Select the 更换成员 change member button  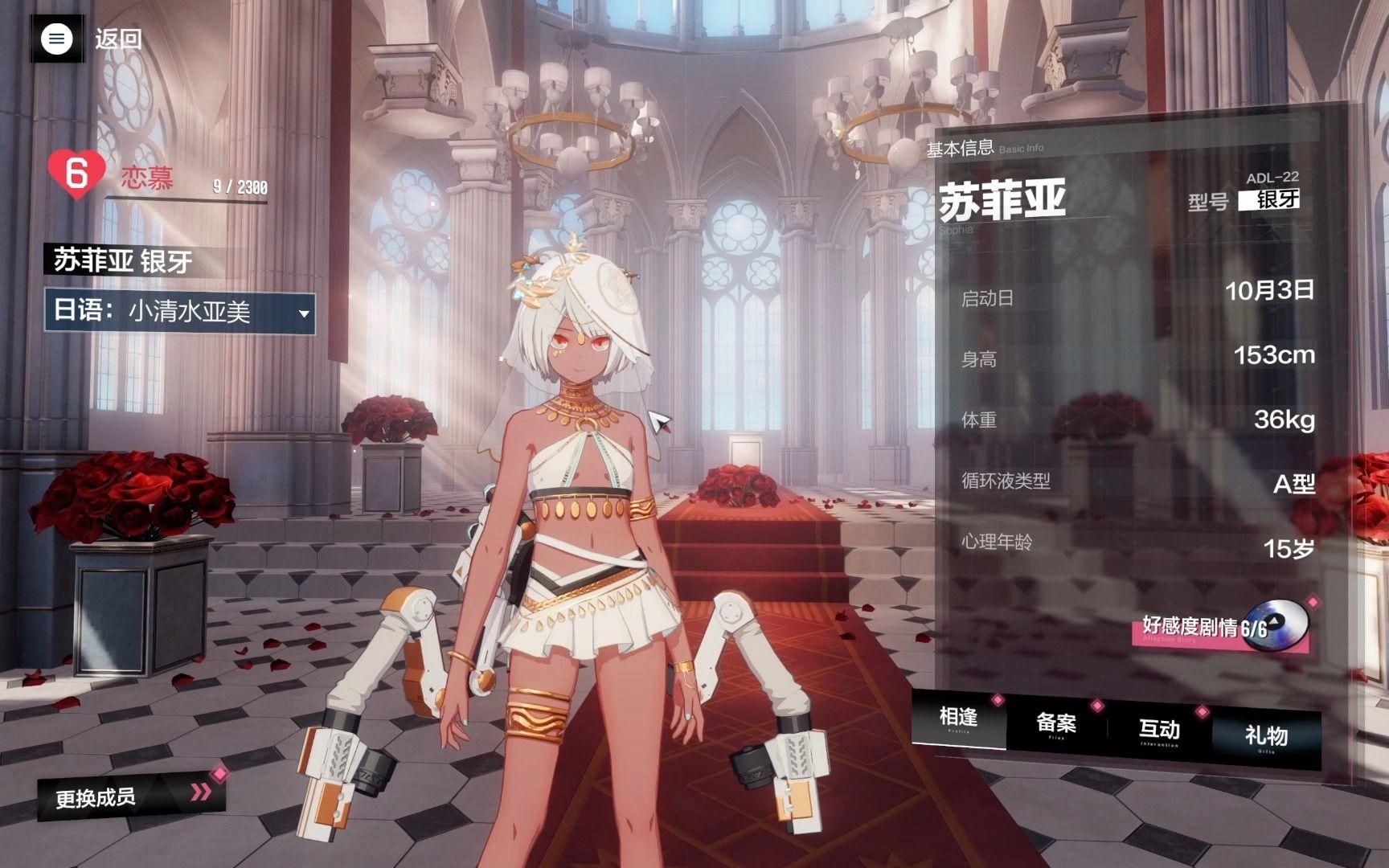point(130,796)
